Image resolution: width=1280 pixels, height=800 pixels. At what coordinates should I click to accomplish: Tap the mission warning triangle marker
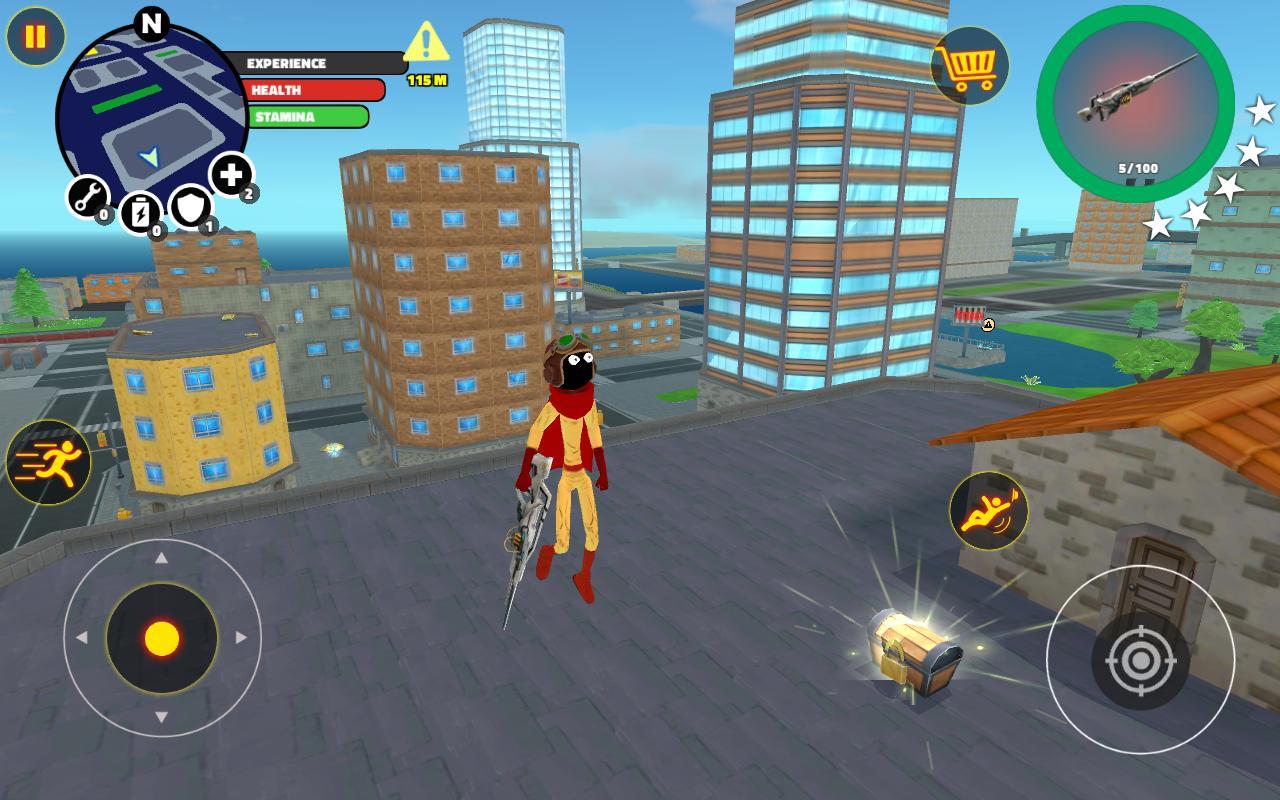(425, 42)
